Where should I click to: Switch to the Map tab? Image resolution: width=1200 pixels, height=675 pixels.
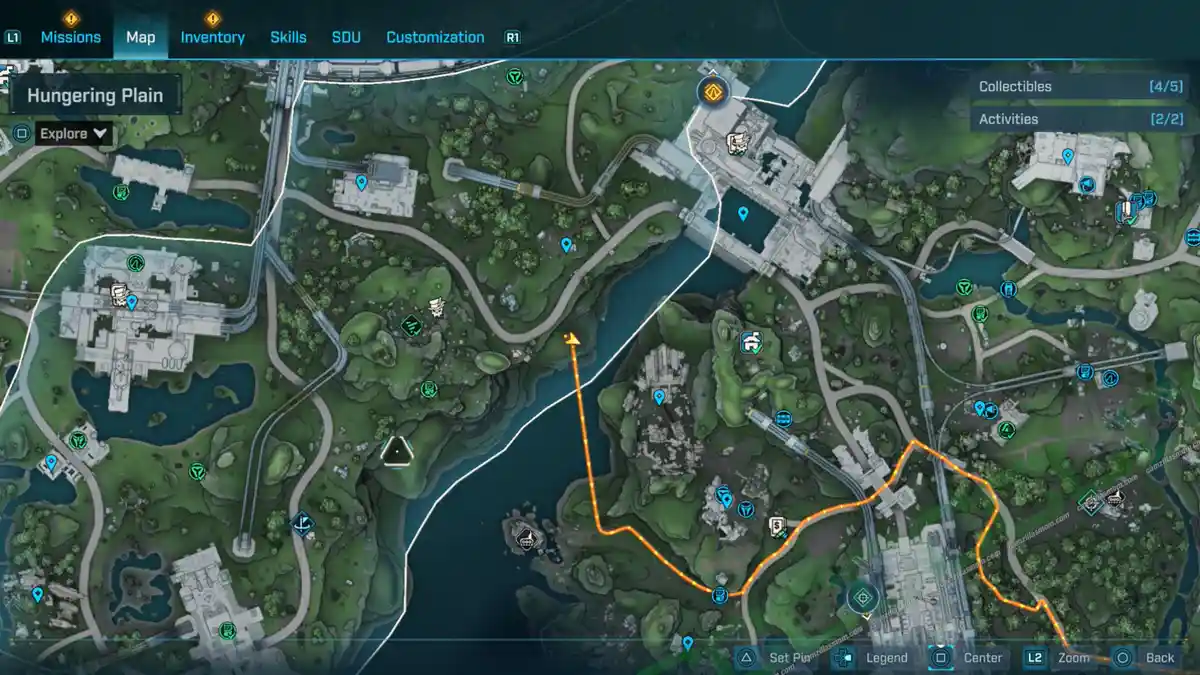(x=140, y=37)
